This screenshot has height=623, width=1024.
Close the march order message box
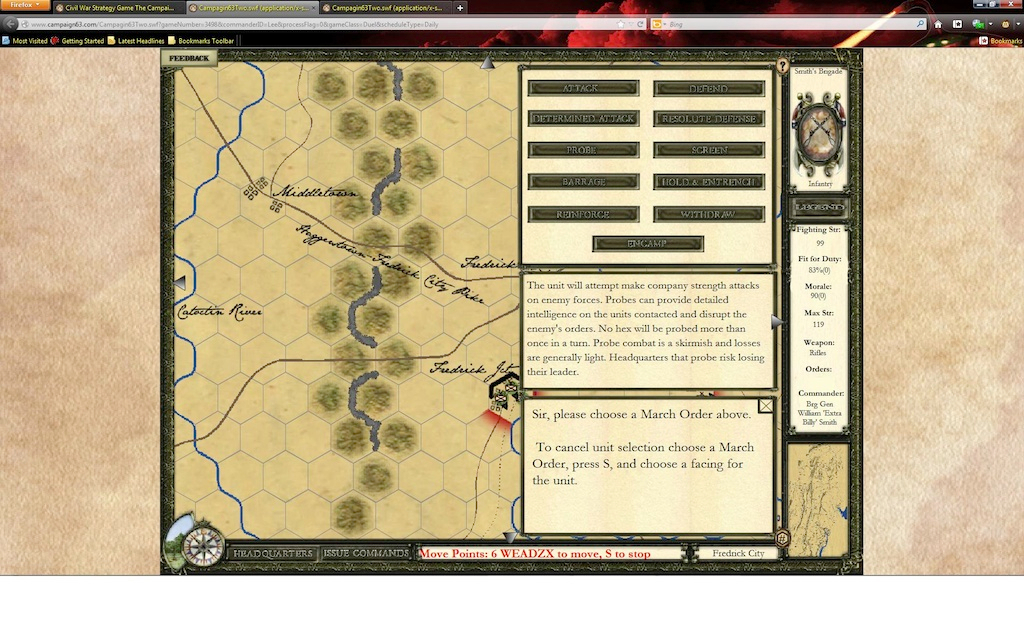[x=766, y=405]
